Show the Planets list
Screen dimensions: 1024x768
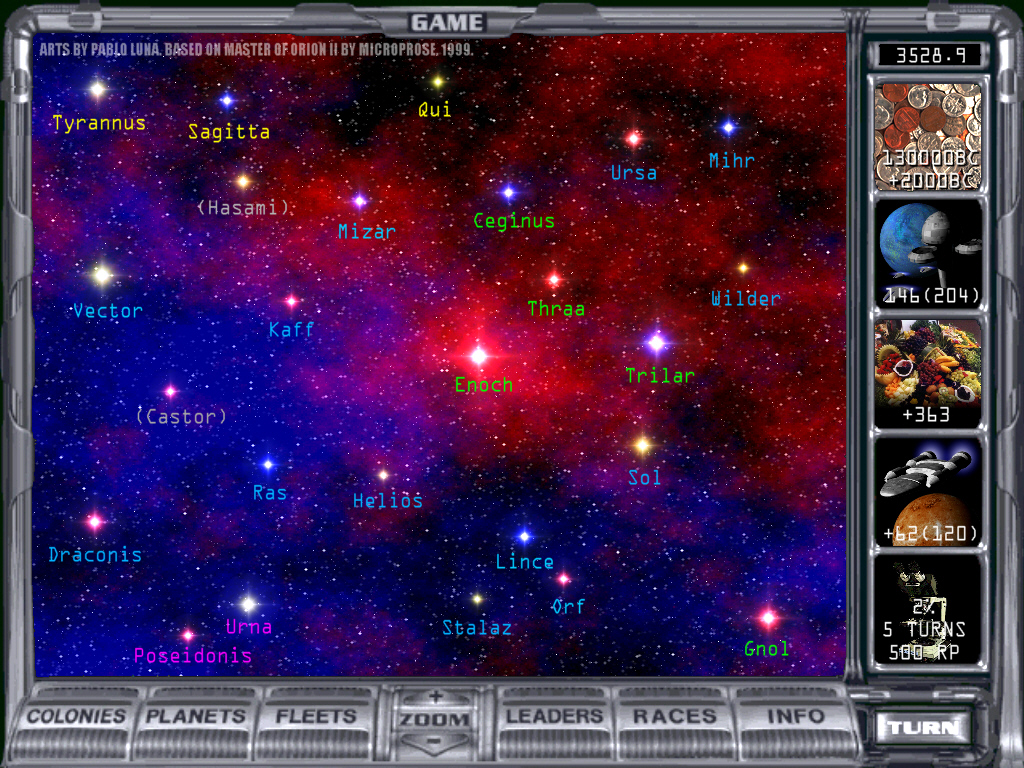point(196,716)
